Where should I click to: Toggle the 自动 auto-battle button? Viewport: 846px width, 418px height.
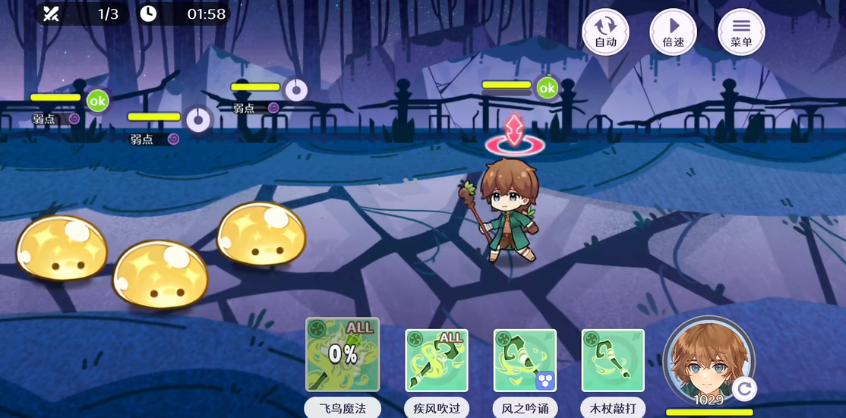point(605,31)
